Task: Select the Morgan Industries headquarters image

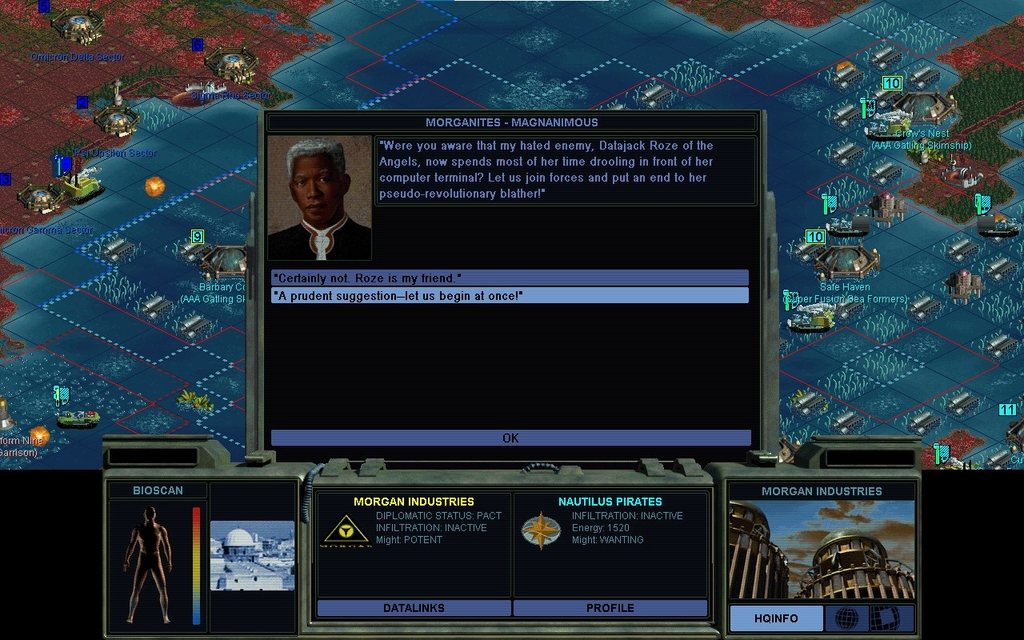Action: click(821, 550)
